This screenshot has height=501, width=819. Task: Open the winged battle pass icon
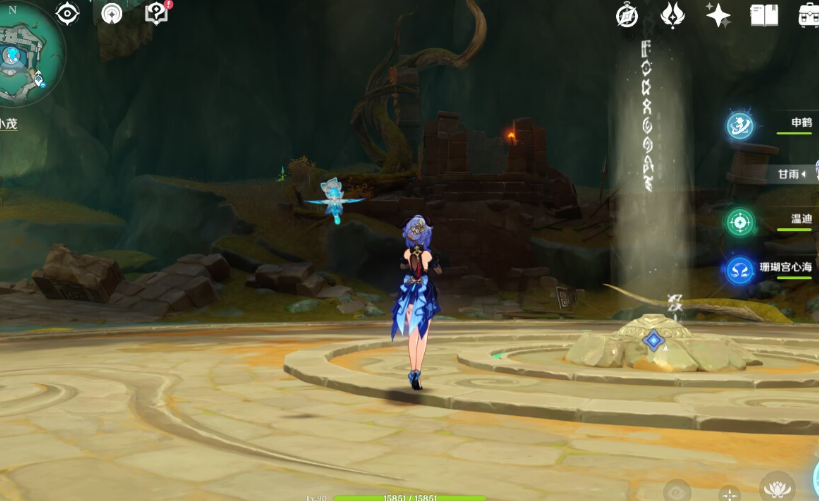tap(673, 15)
